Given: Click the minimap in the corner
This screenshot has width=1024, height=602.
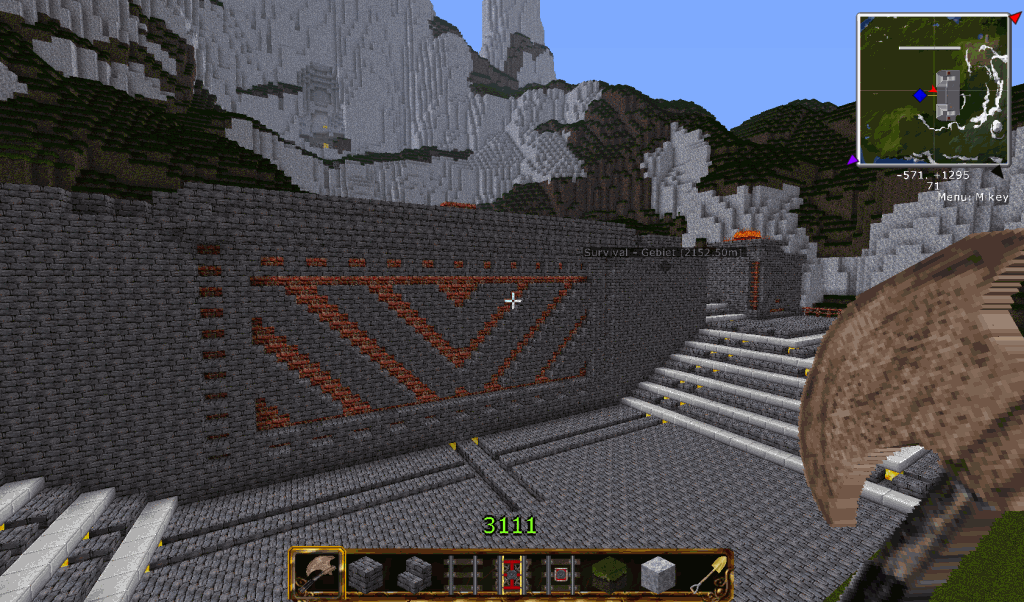Looking at the screenshot, I should pyautogui.click(x=932, y=88).
